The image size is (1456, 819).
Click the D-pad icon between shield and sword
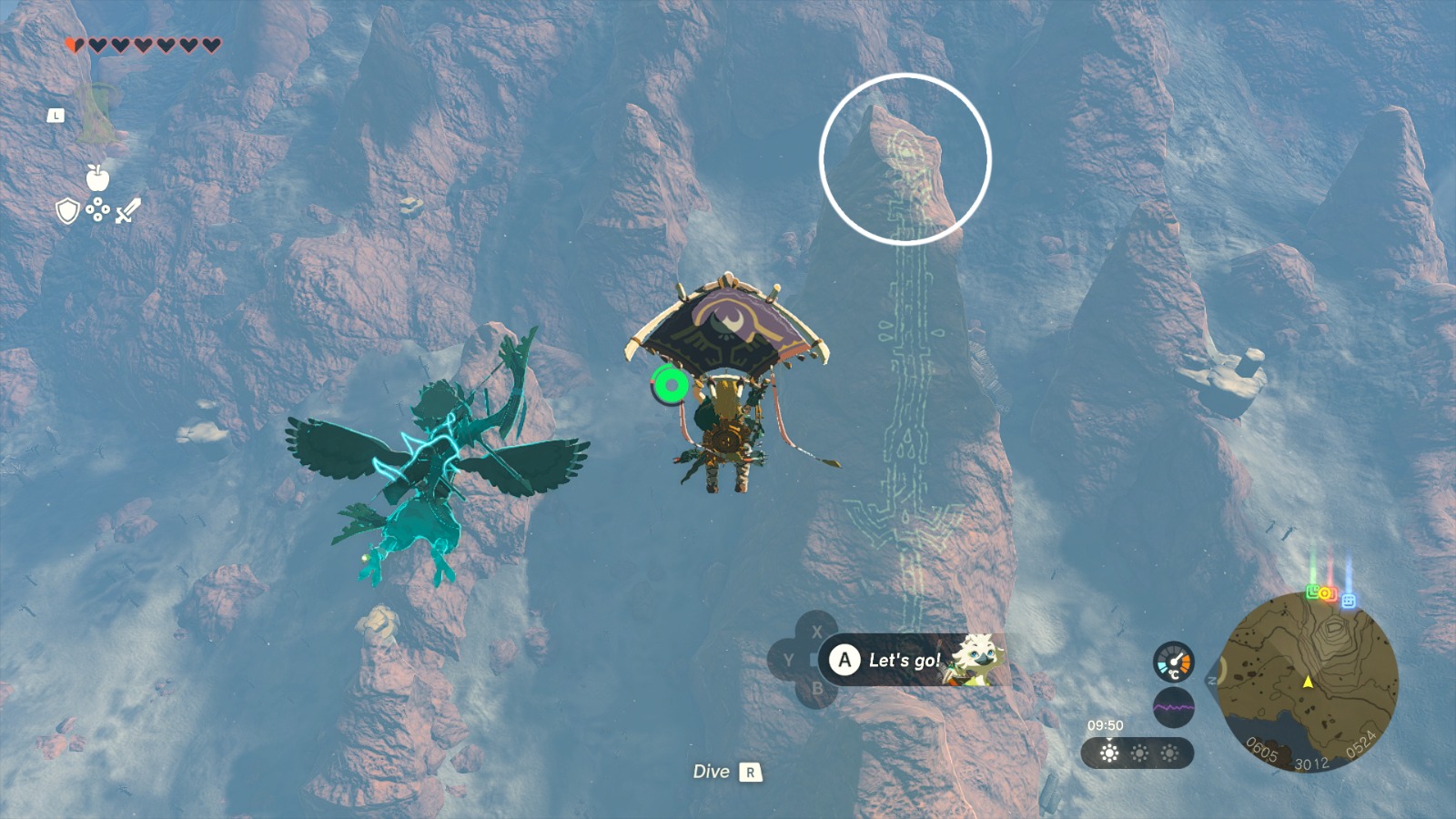[97, 209]
